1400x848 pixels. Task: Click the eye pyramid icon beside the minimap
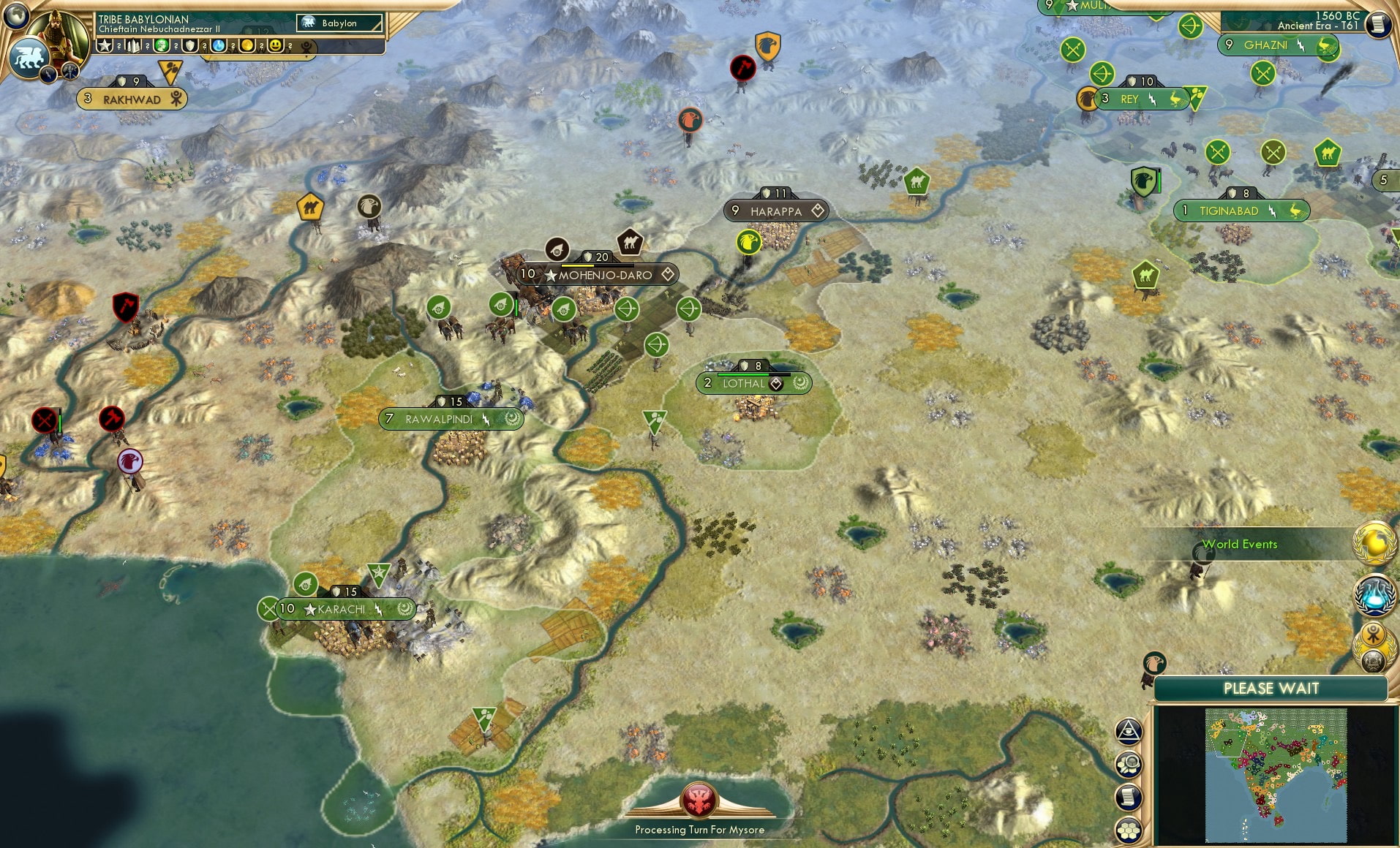pyautogui.click(x=1127, y=732)
